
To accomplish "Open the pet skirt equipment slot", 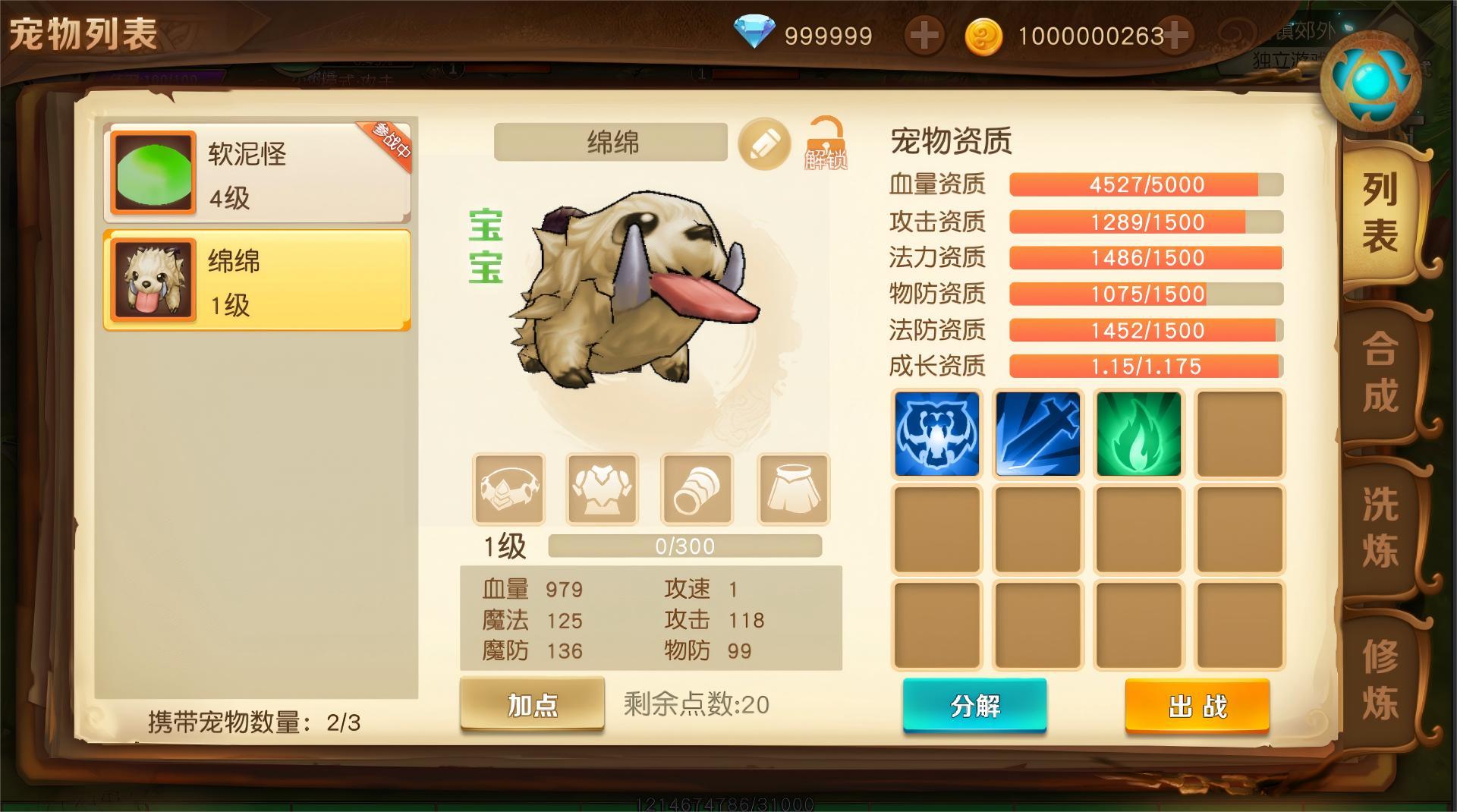I will (793, 489).
